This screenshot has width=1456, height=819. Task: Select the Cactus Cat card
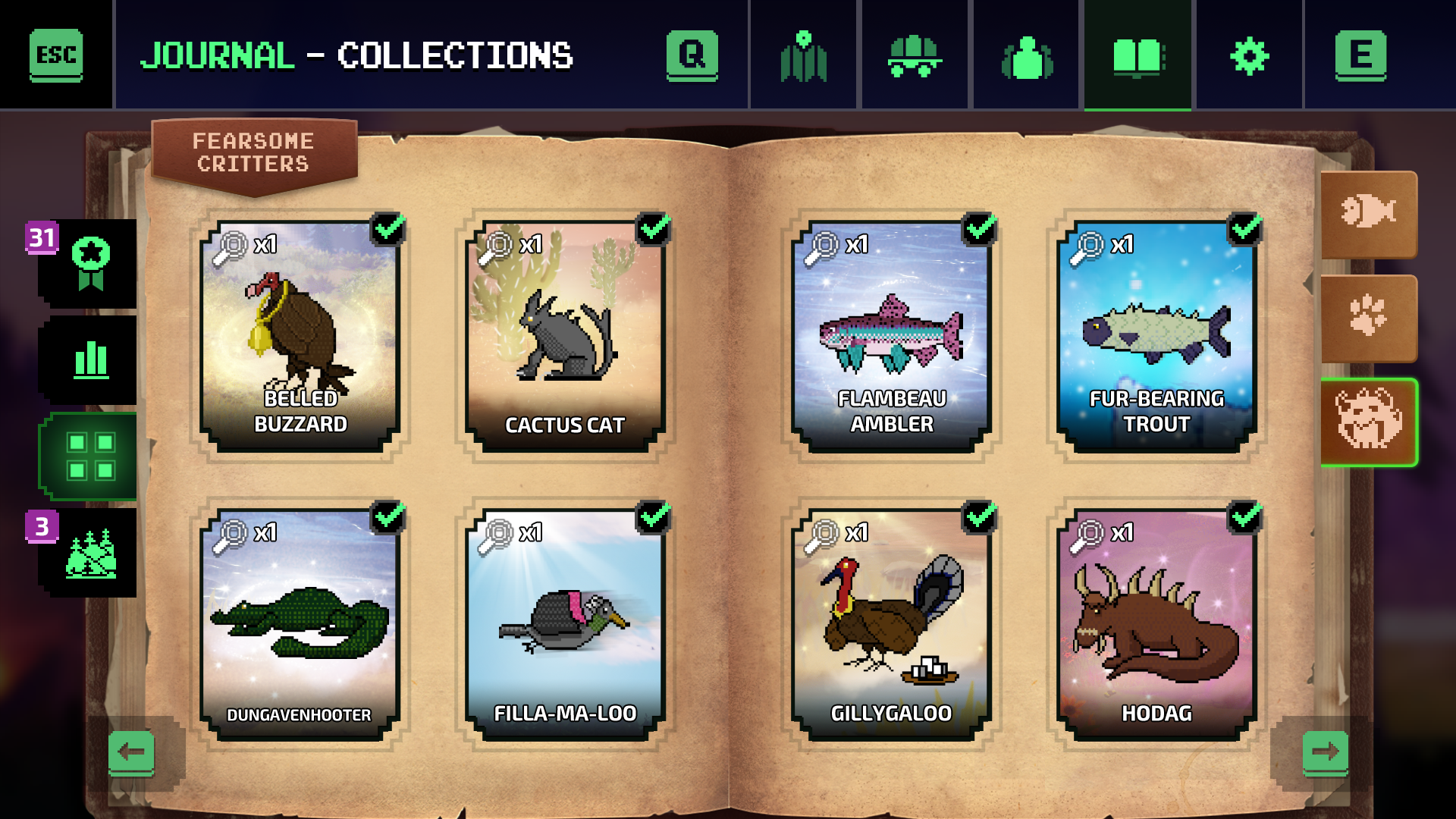(x=565, y=336)
